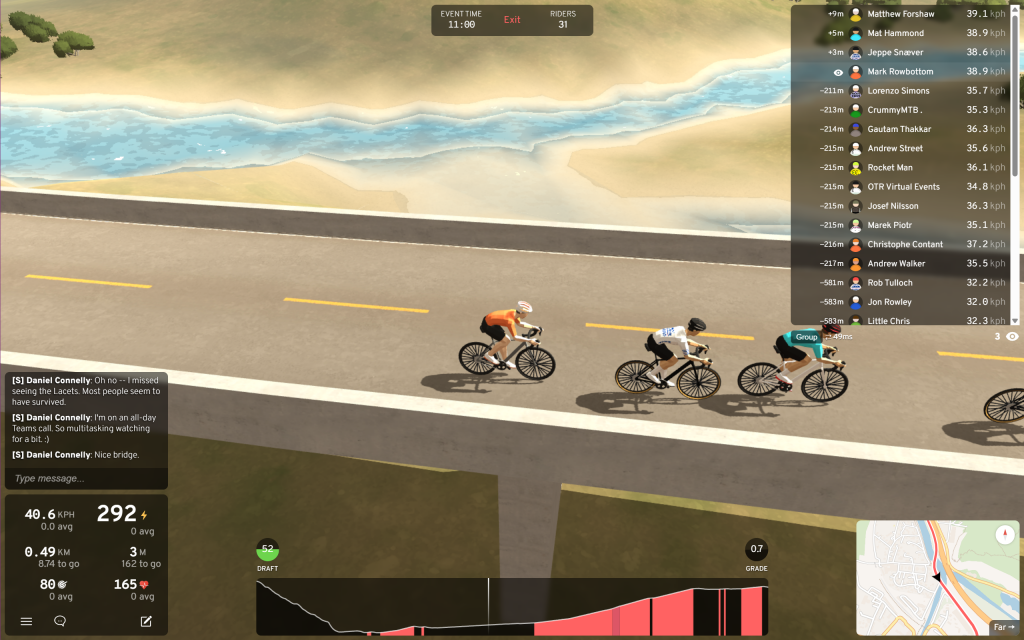Focus the Type message chat field
Image resolution: width=1024 pixels, height=640 pixels.
click(85, 478)
